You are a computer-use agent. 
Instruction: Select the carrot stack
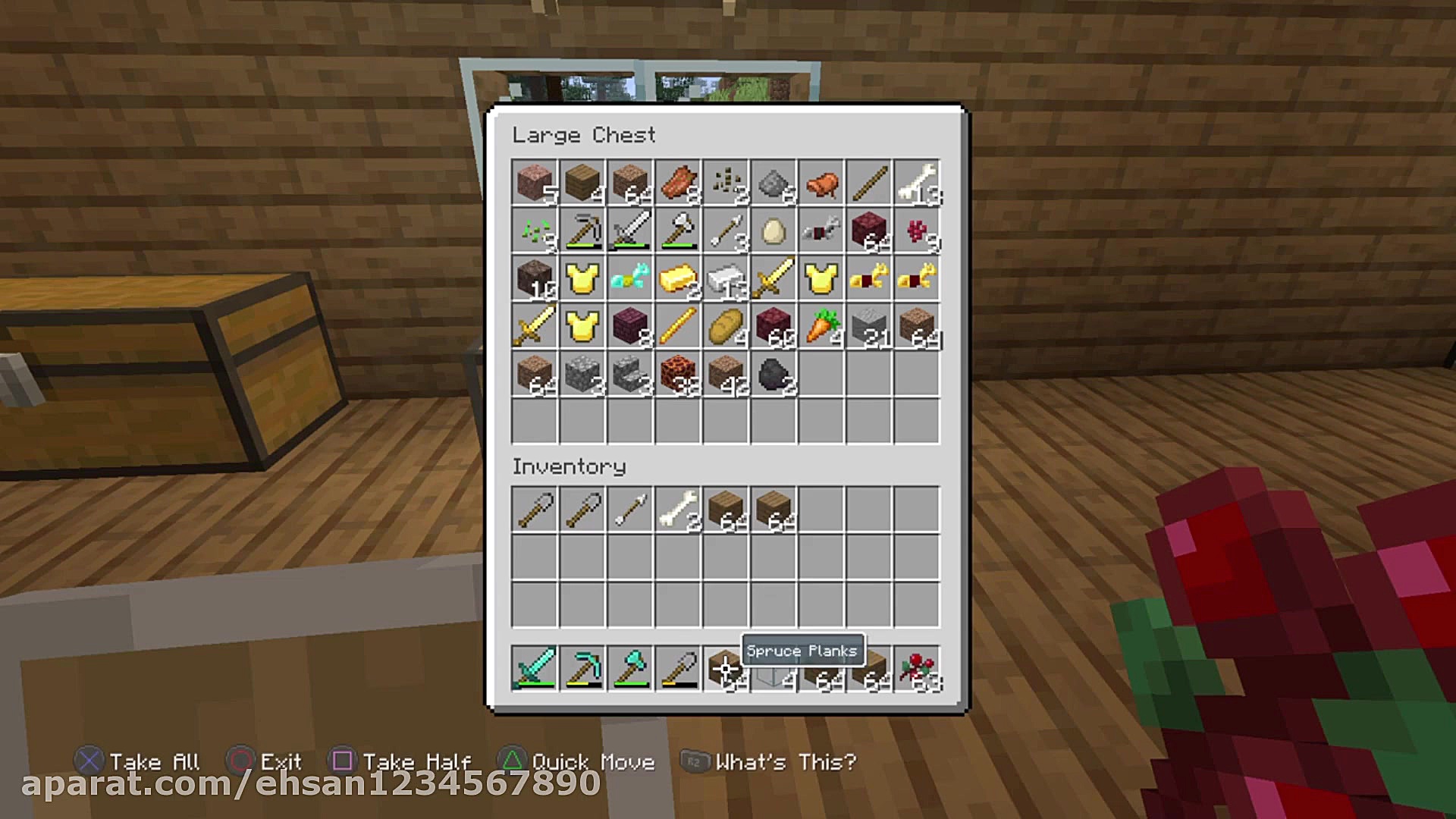click(821, 326)
